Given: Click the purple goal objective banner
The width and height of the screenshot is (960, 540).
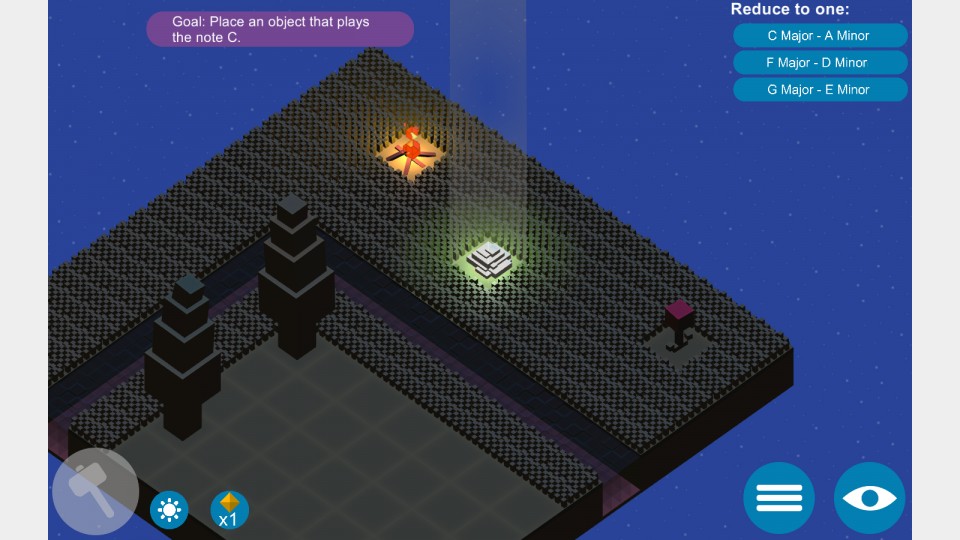Looking at the screenshot, I should tap(280, 29).
